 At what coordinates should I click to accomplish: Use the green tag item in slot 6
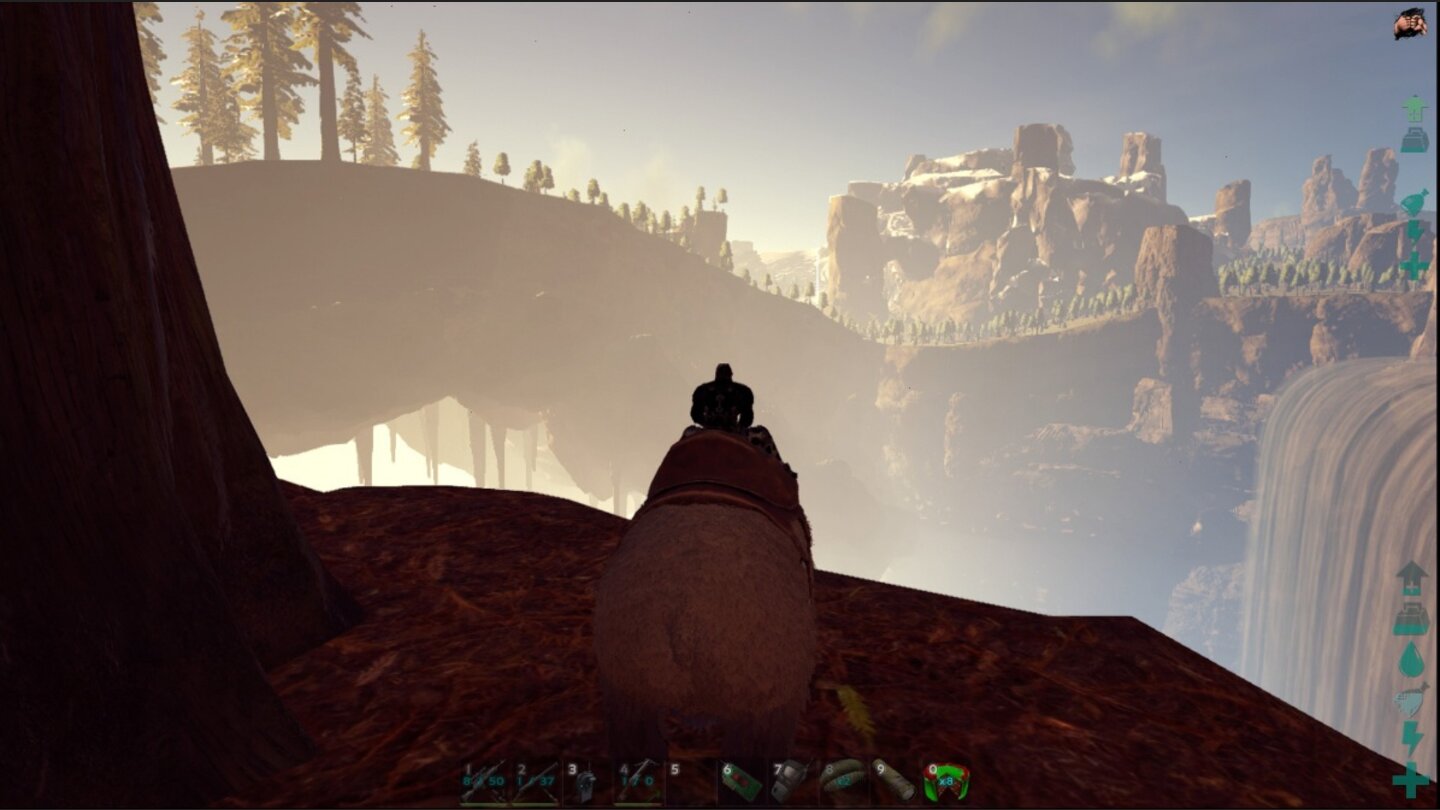741,782
